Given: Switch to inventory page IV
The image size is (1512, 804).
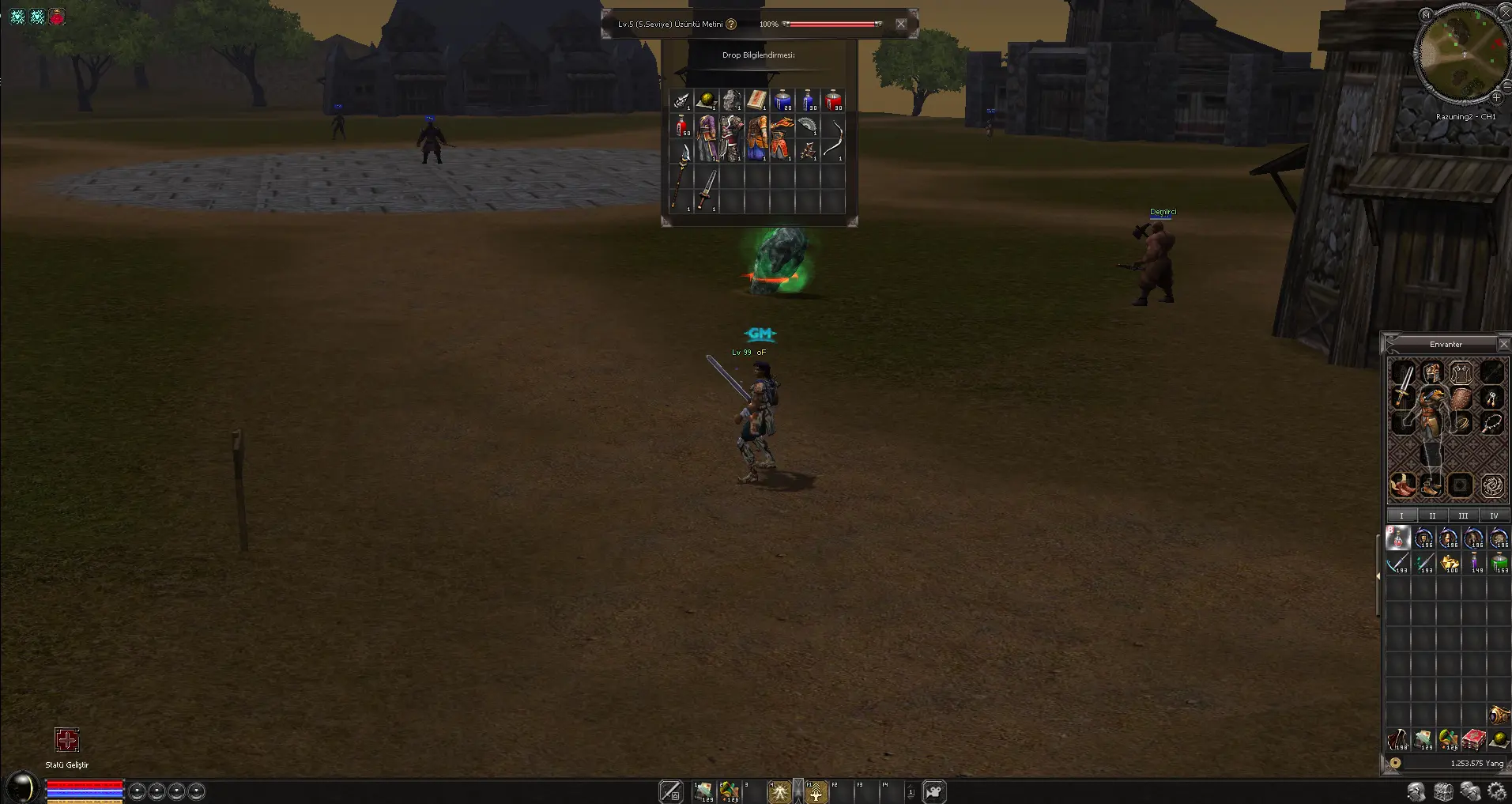Looking at the screenshot, I should [x=1493, y=515].
